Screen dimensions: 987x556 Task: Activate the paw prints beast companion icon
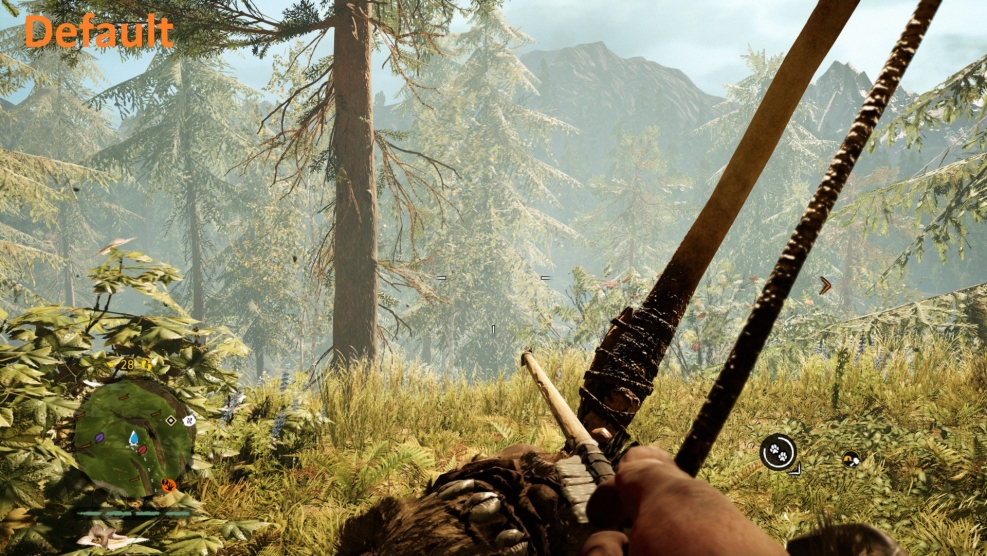(x=777, y=452)
